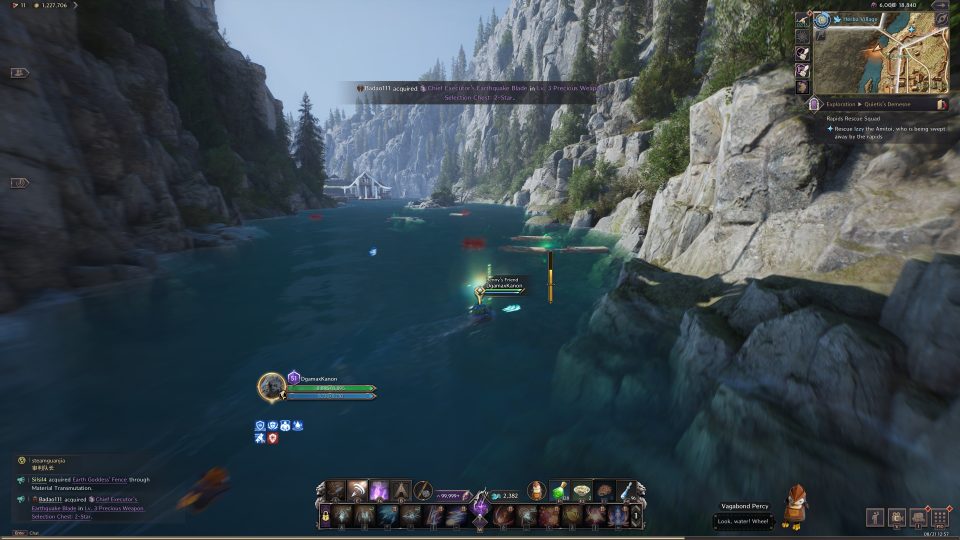The height and width of the screenshot is (540, 960).
Task: Use the blue vial consumable slot
Action: 625,491
